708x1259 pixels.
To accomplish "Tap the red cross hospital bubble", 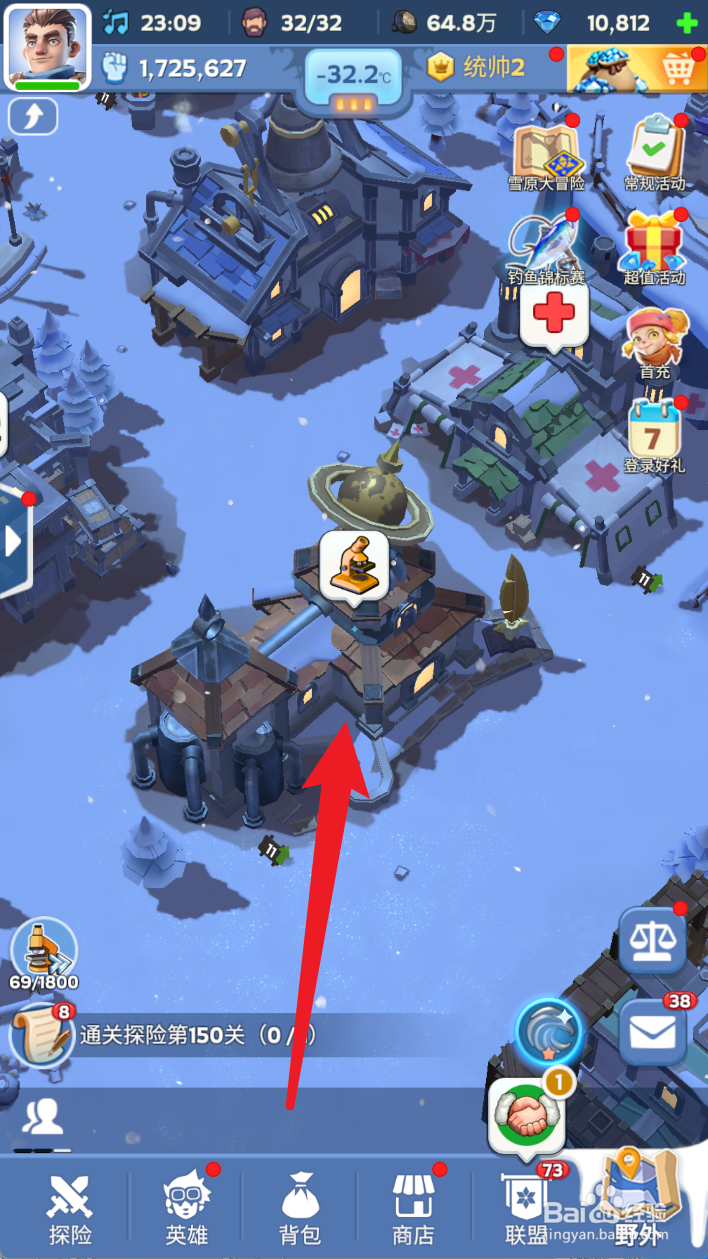I will point(553,315).
